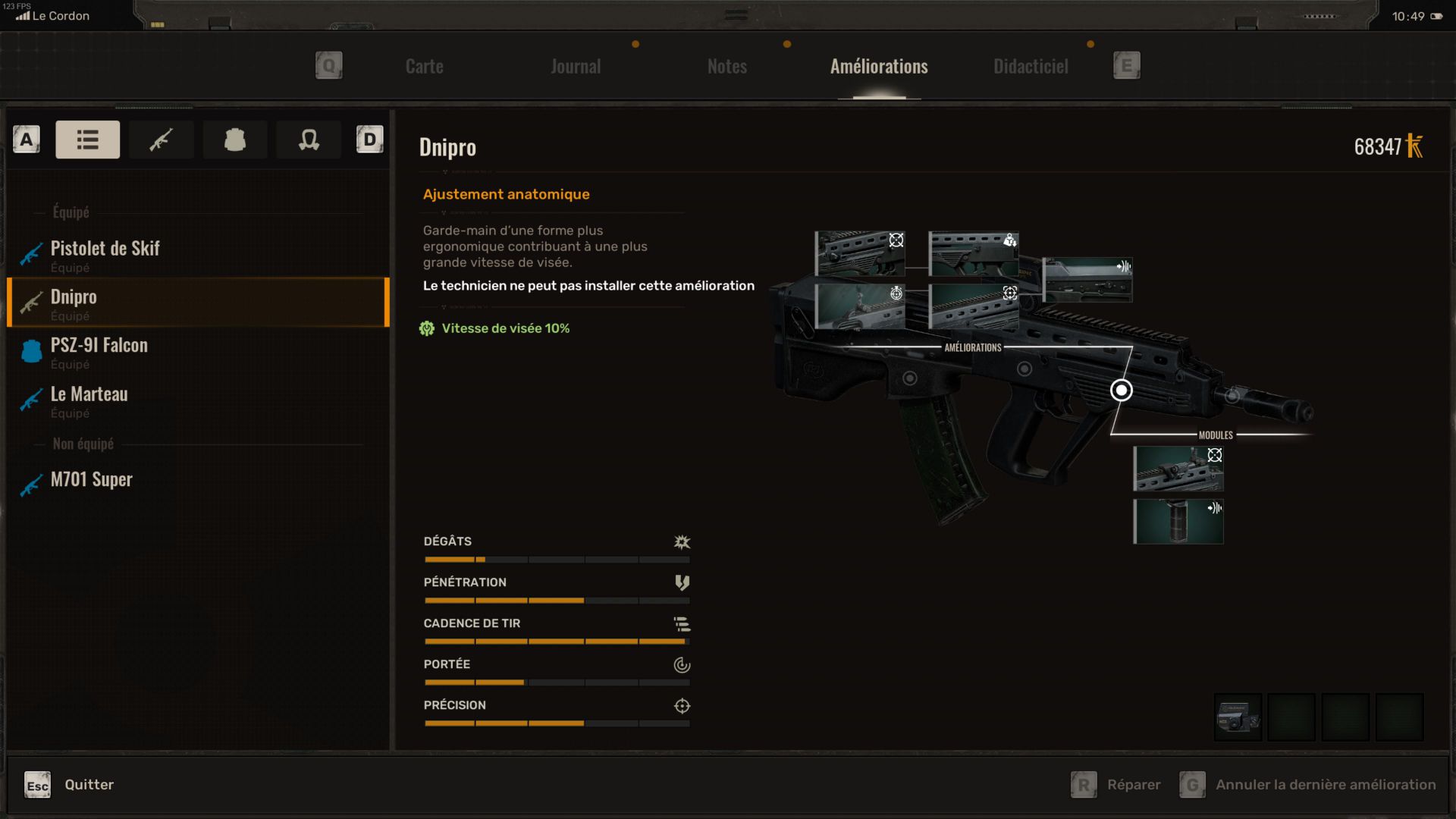Open the Carte tab

[424, 67]
